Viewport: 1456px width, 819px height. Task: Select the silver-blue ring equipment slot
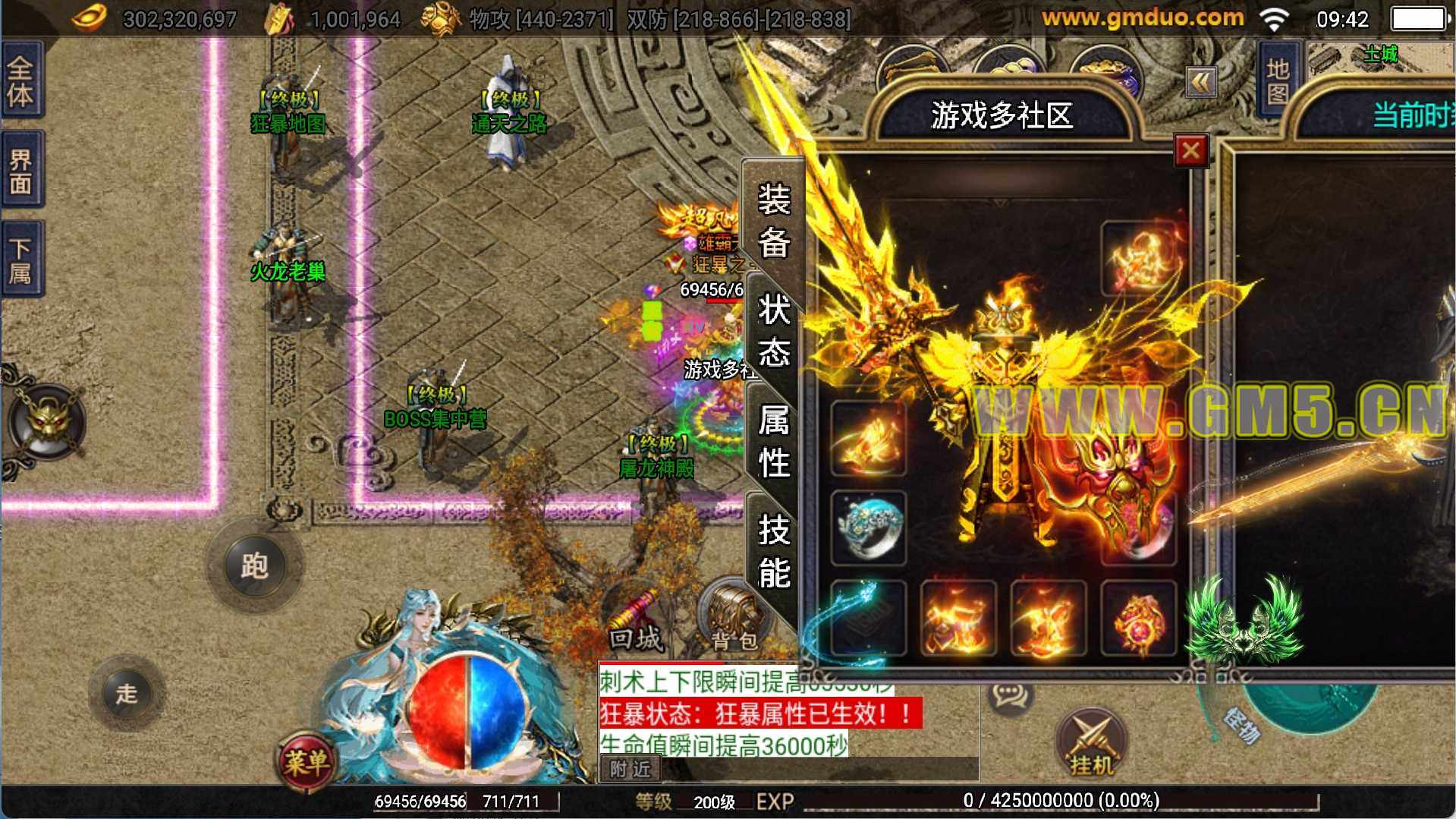pyautogui.click(x=869, y=528)
